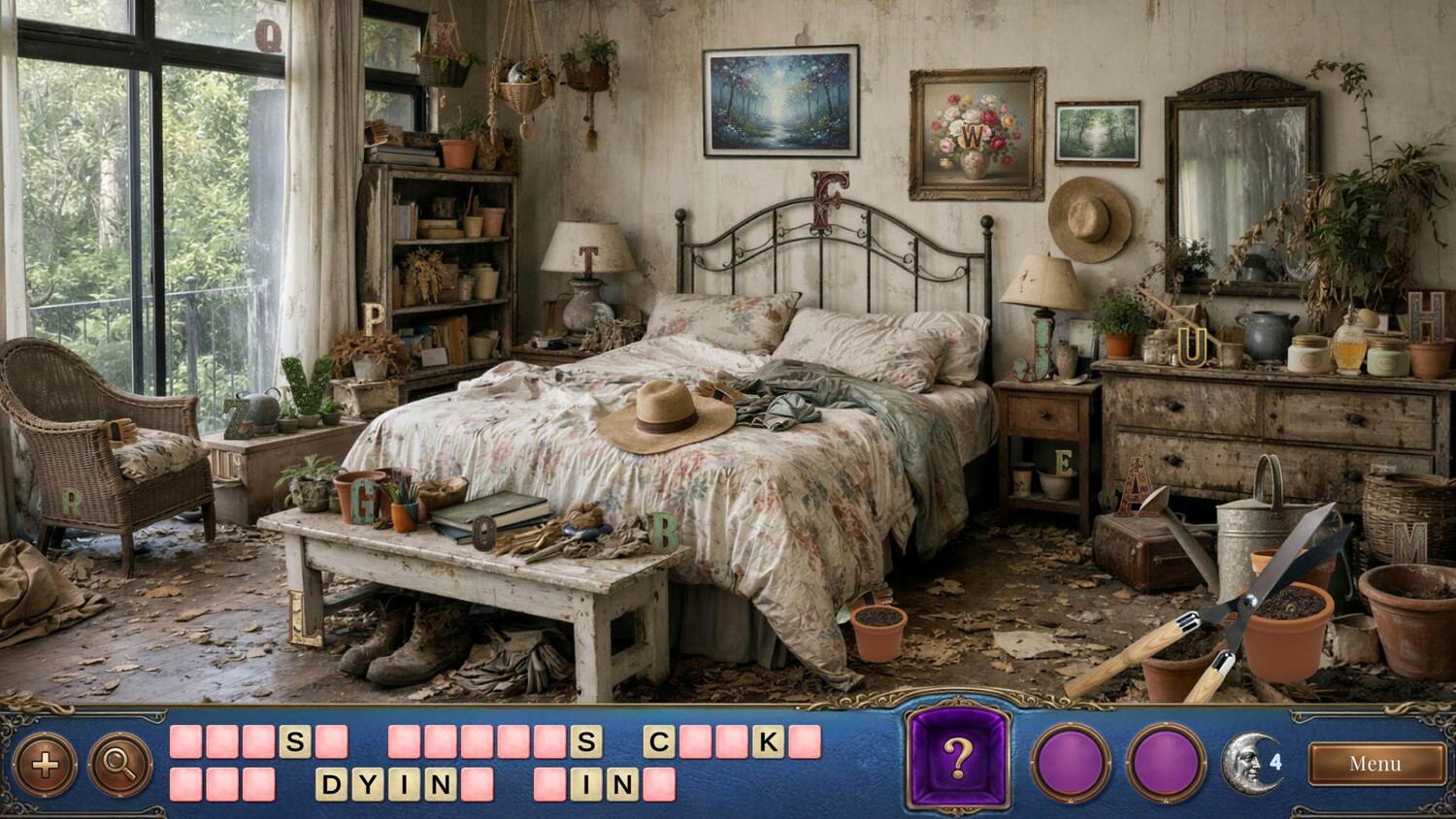Open the Menu button
The height and width of the screenshot is (819, 1456).
tap(1375, 764)
